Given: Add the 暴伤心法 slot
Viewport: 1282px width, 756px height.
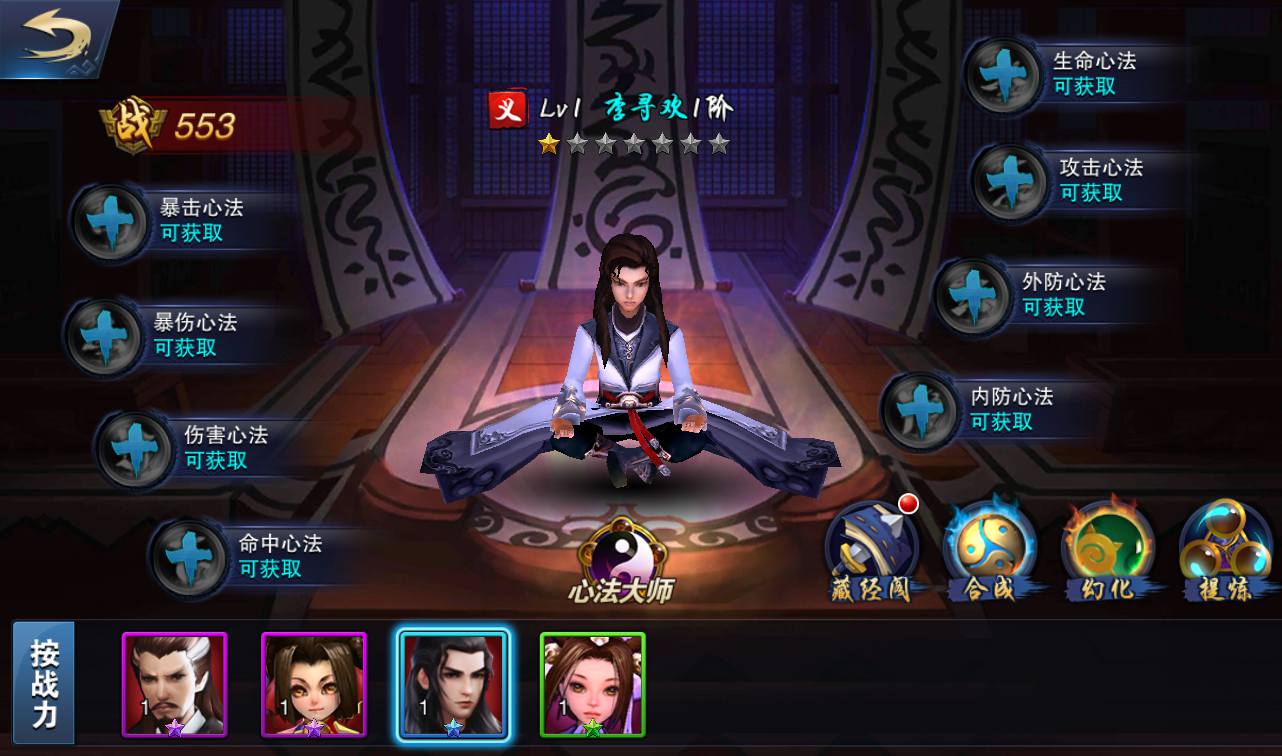Looking at the screenshot, I should pyautogui.click(x=103, y=336).
